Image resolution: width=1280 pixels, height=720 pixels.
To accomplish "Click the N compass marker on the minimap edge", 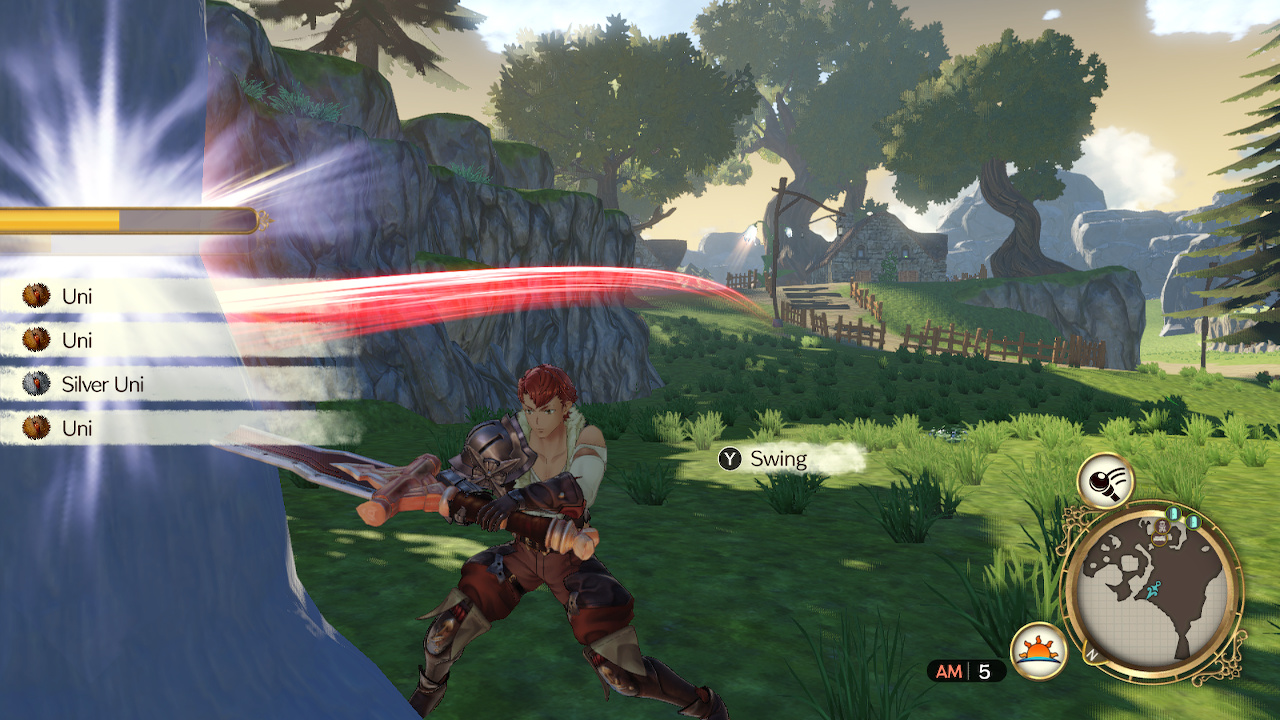I will [1091, 654].
